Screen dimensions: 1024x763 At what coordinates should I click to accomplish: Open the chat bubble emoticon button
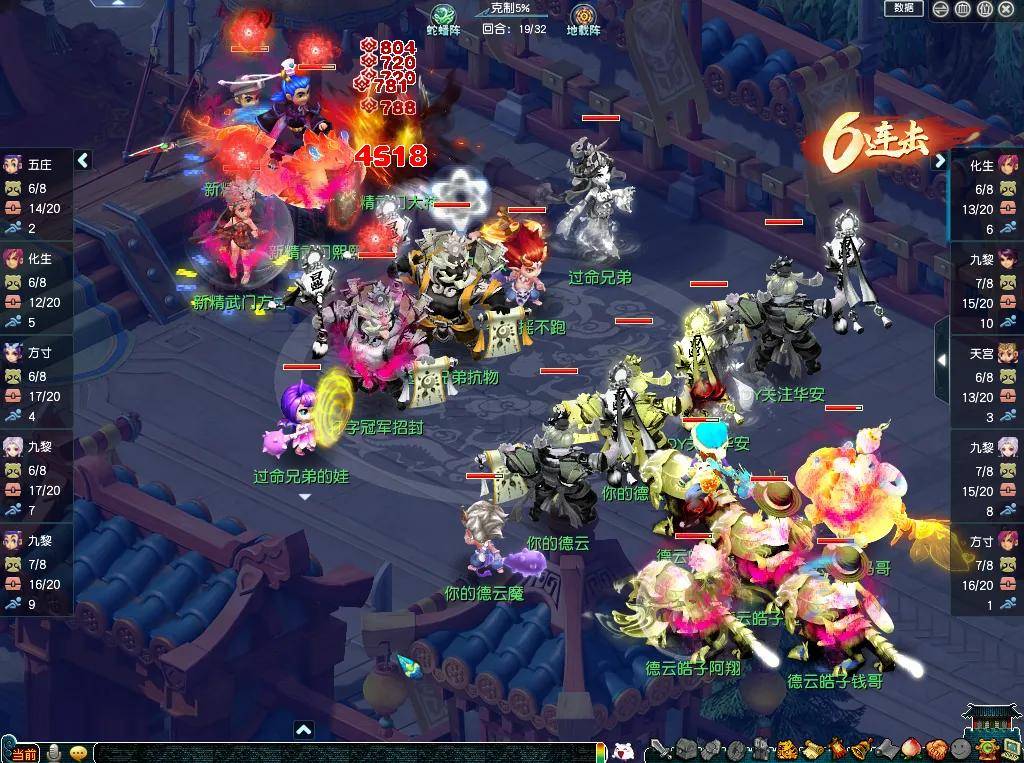click(77, 753)
